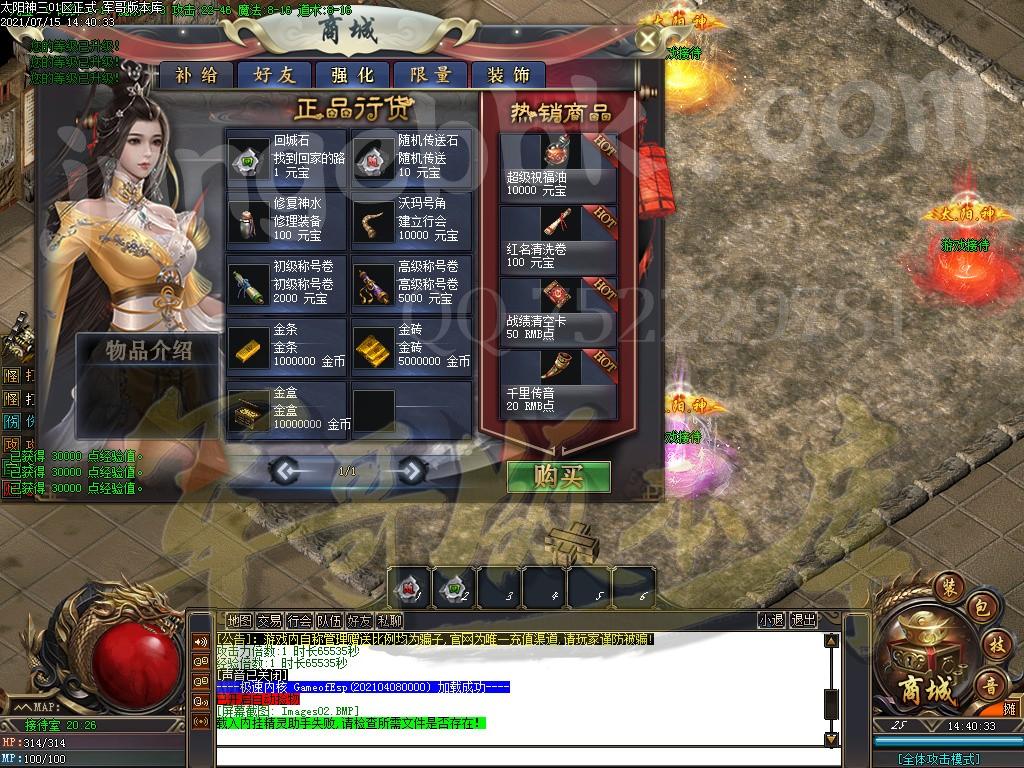This screenshot has width=1024, height=768.
Task: Go to the next shop page arrow
Action: click(x=410, y=470)
